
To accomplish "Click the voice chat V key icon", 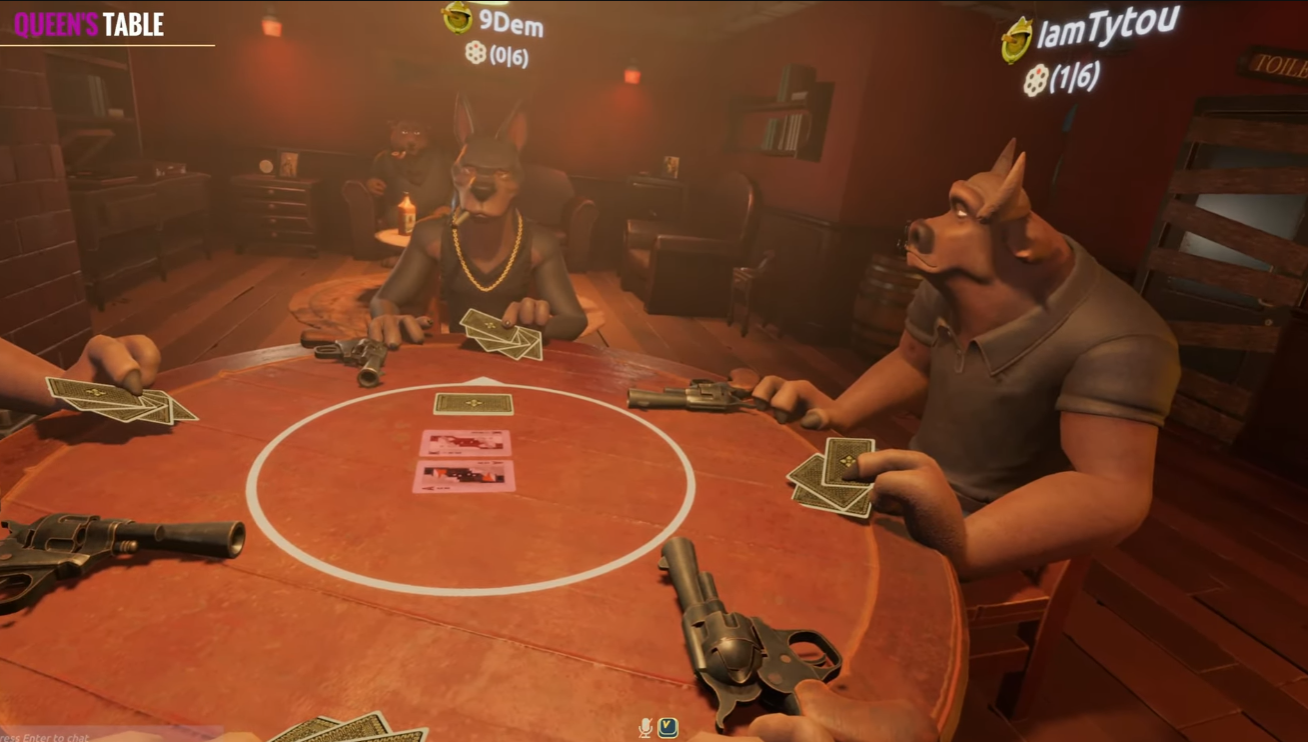I will tap(667, 728).
